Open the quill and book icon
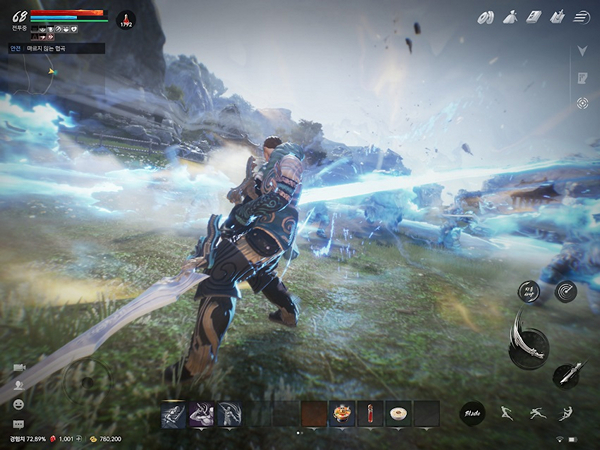 (559, 16)
